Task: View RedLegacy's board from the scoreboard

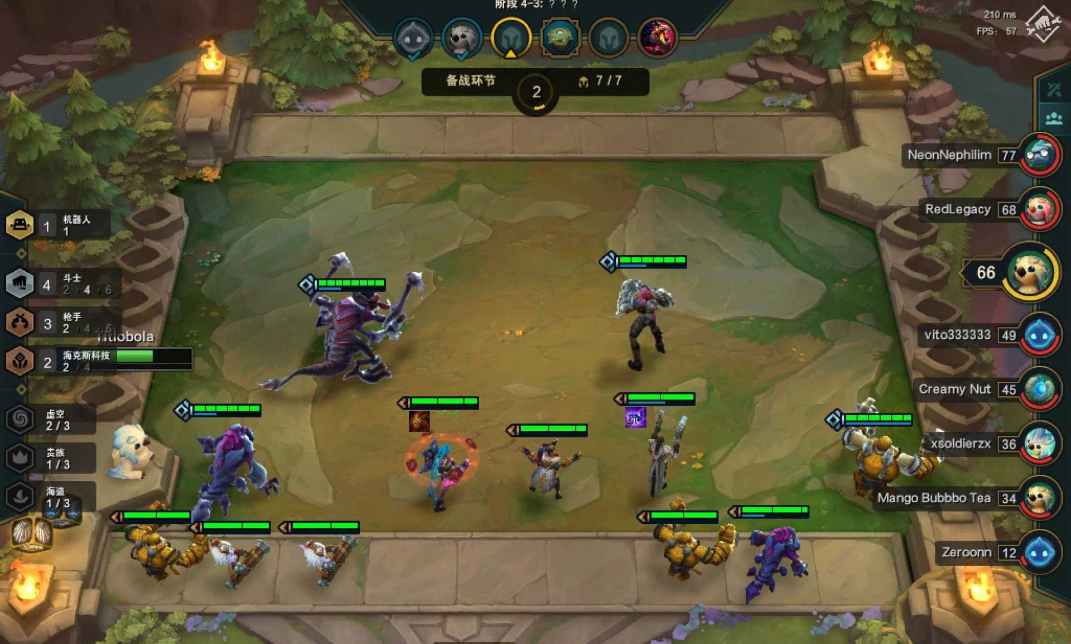Action: [1041, 209]
